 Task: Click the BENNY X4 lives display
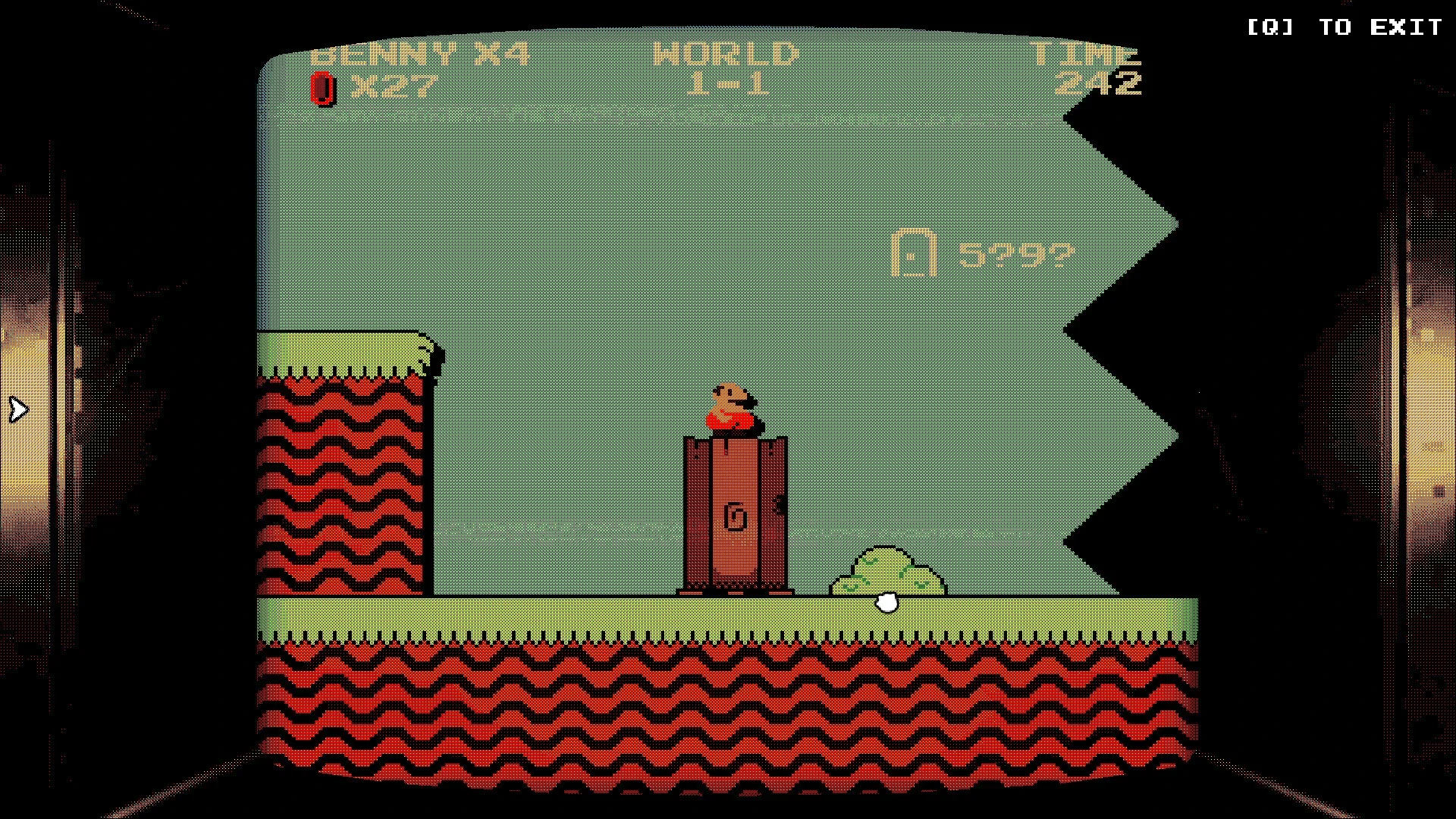click(x=421, y=55)
